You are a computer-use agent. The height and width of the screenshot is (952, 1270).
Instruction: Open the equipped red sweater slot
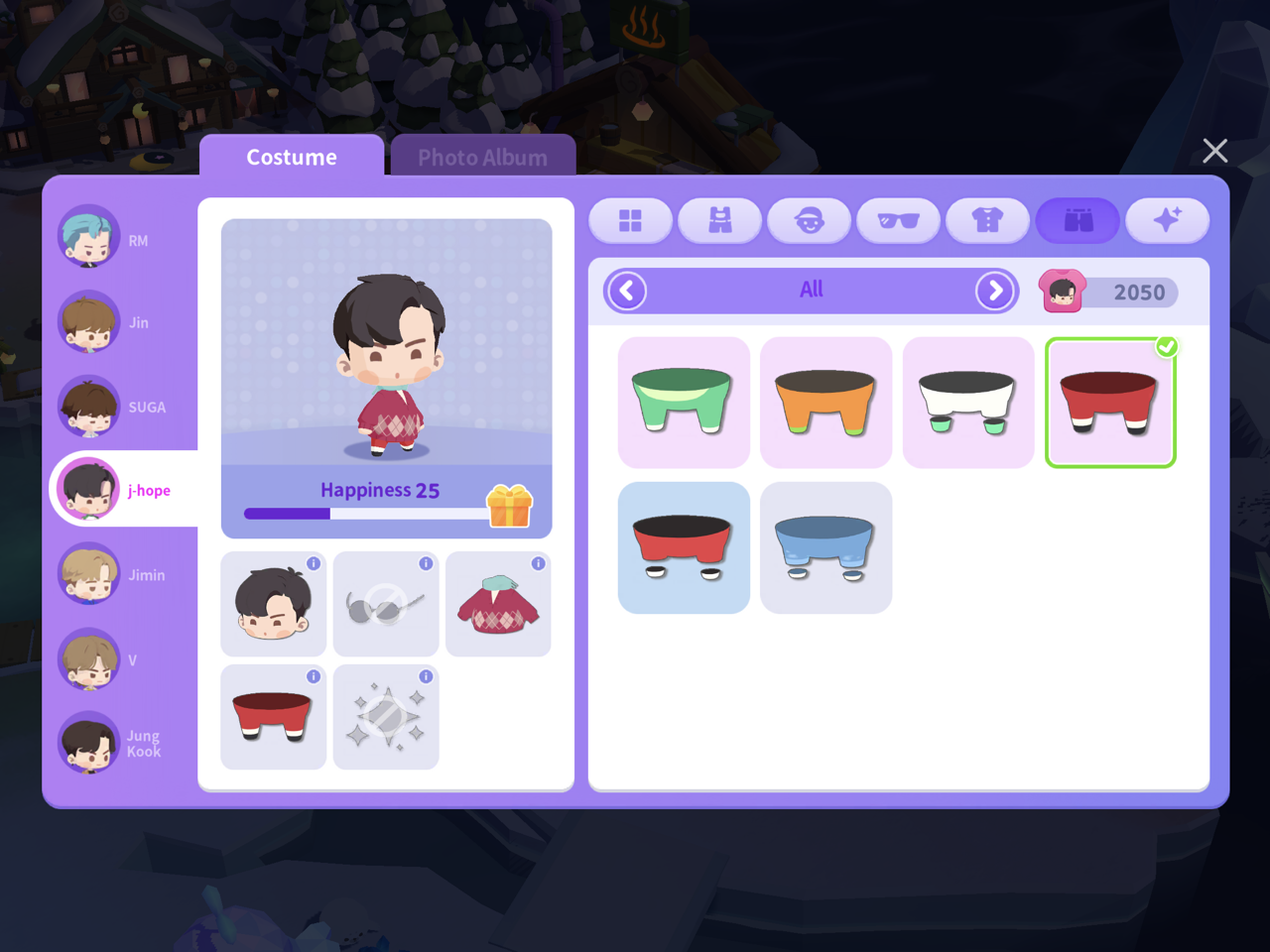498,604
